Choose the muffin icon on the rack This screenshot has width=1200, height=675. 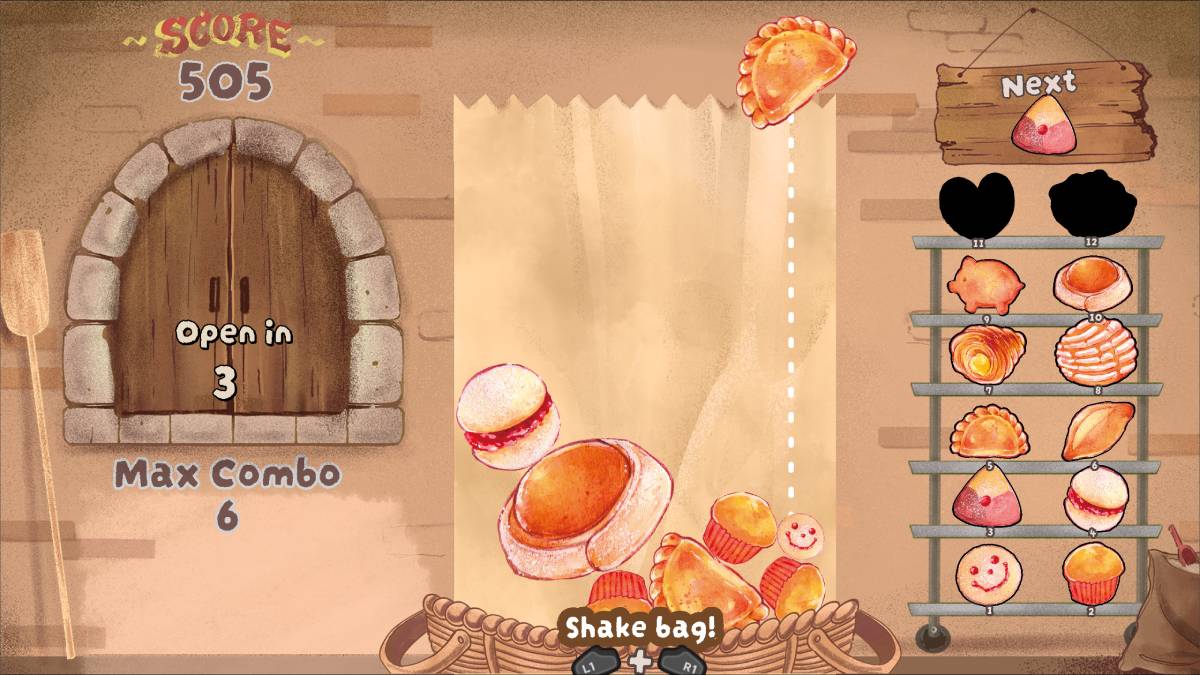[1093, 572]
